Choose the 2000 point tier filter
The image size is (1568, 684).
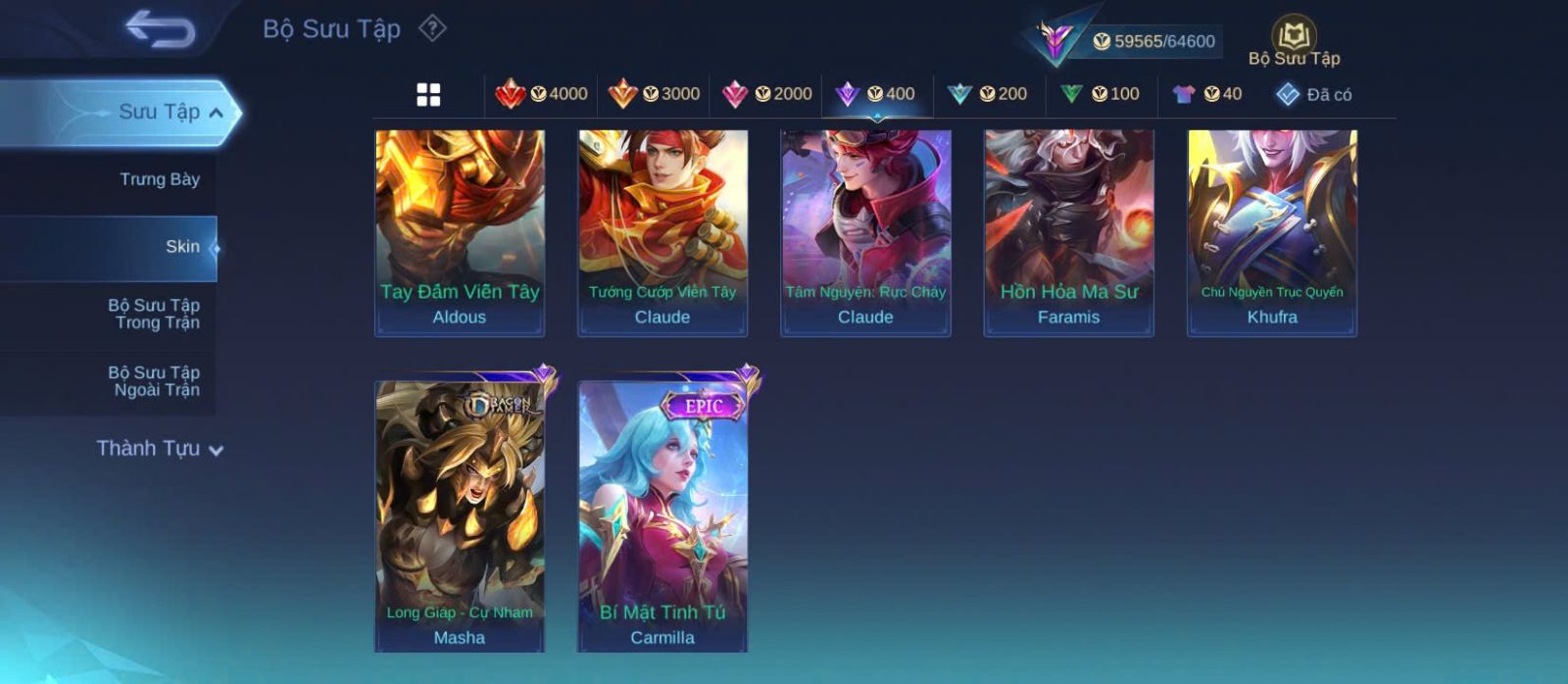tap(767, 94)
